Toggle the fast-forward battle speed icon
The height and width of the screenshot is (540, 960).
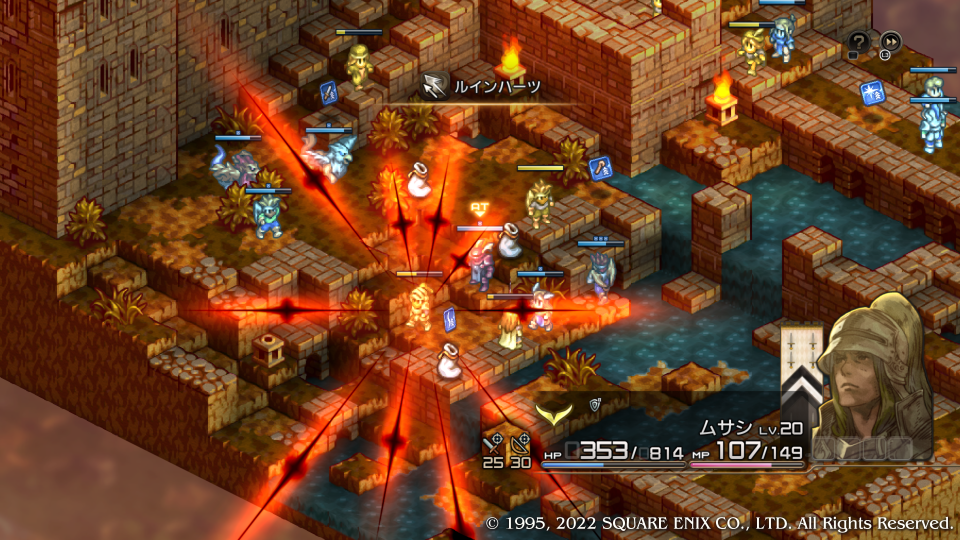coord(889,42)
